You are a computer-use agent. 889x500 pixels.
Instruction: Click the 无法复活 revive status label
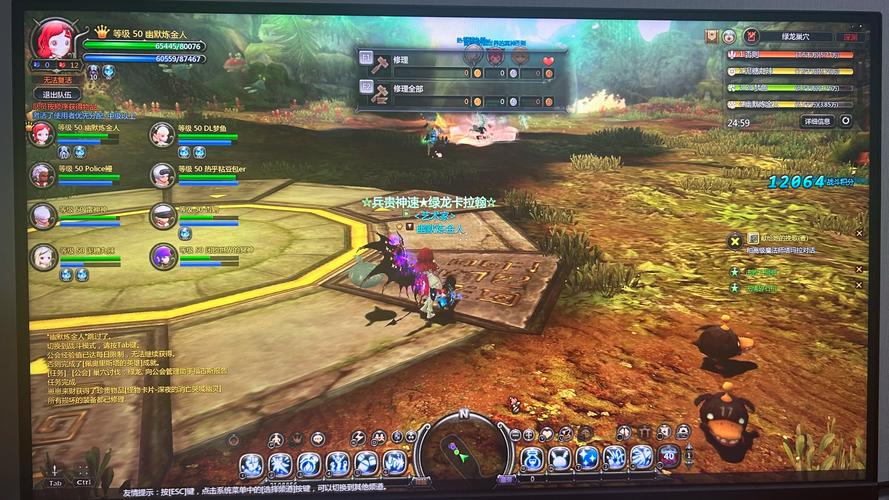click(x=56, y=80)
